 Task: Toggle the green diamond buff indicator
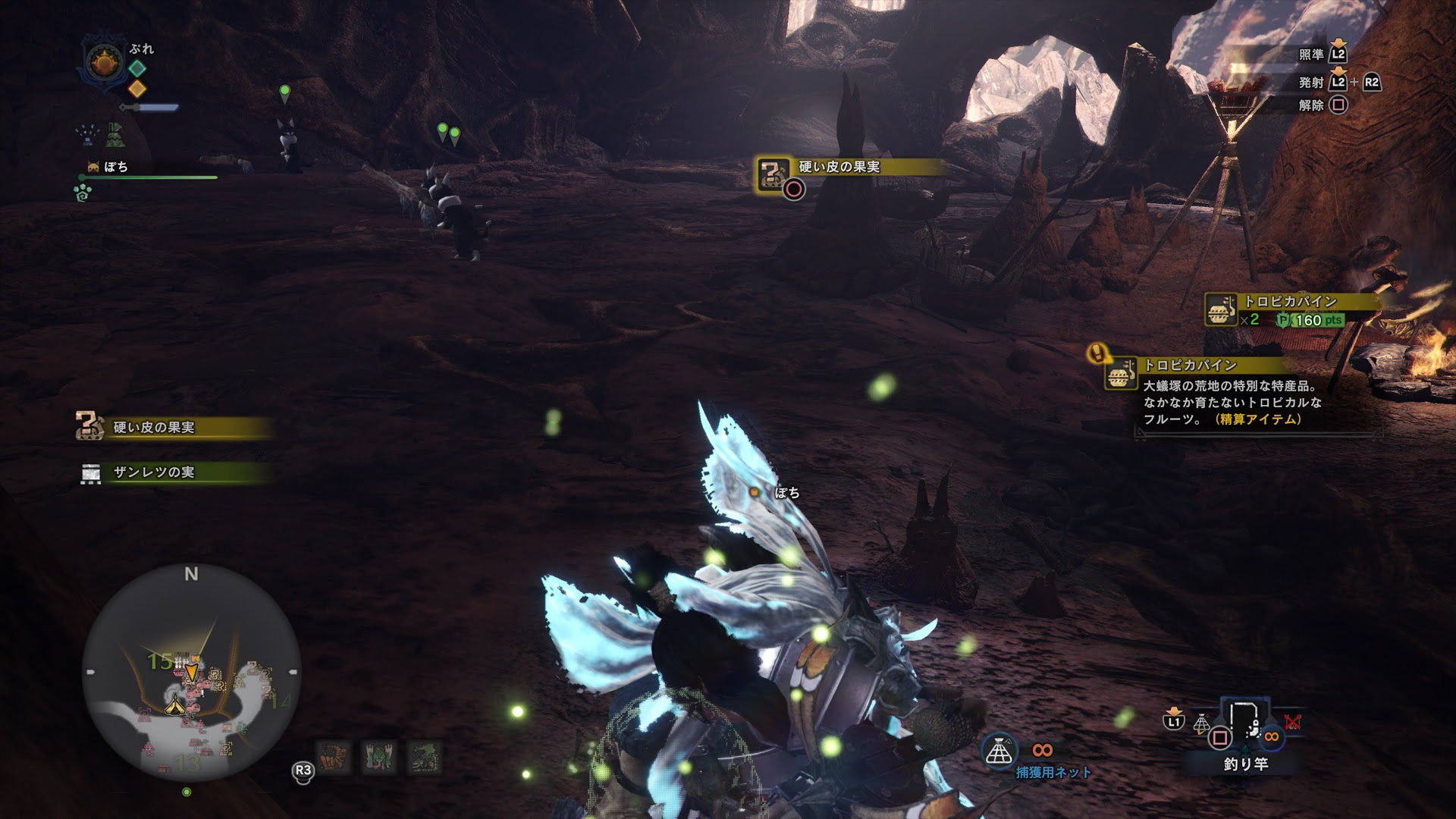(138, 69)
